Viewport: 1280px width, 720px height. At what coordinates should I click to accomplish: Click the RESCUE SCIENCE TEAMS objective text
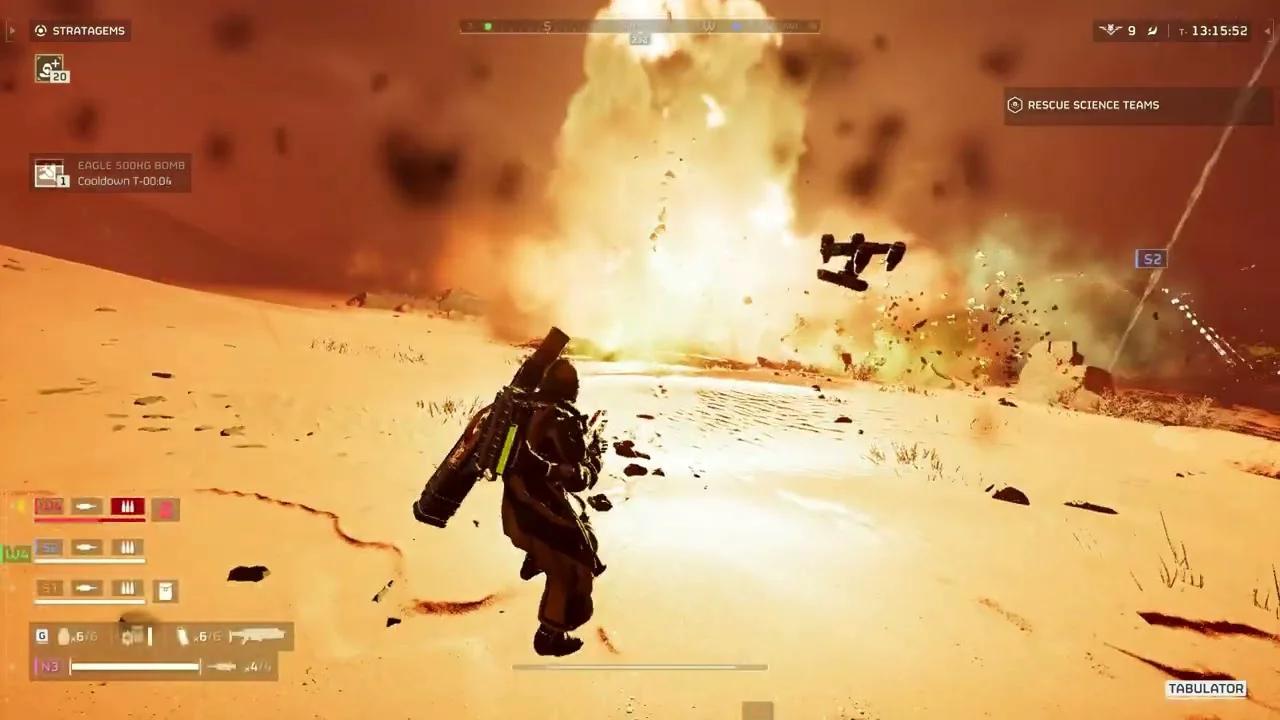coord(1094,104)
